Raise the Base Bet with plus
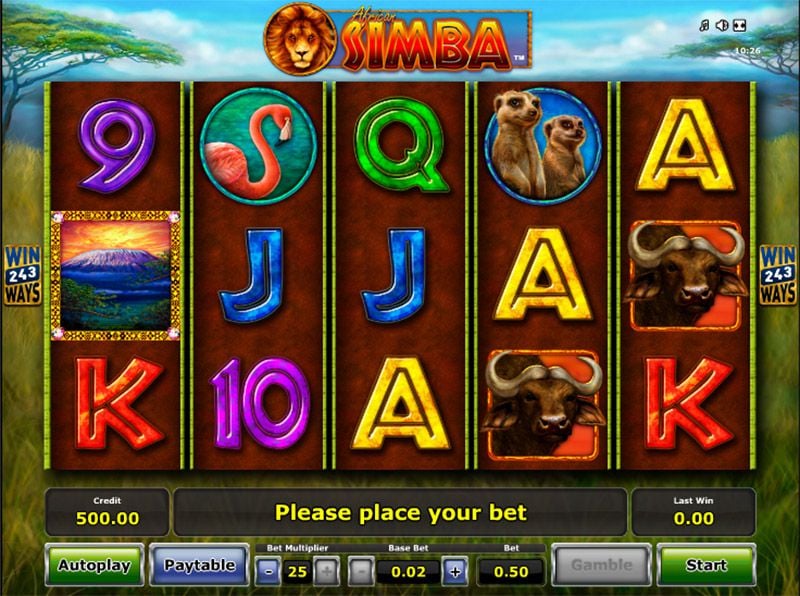The image size is (800, 596). [x=455, y=572]
